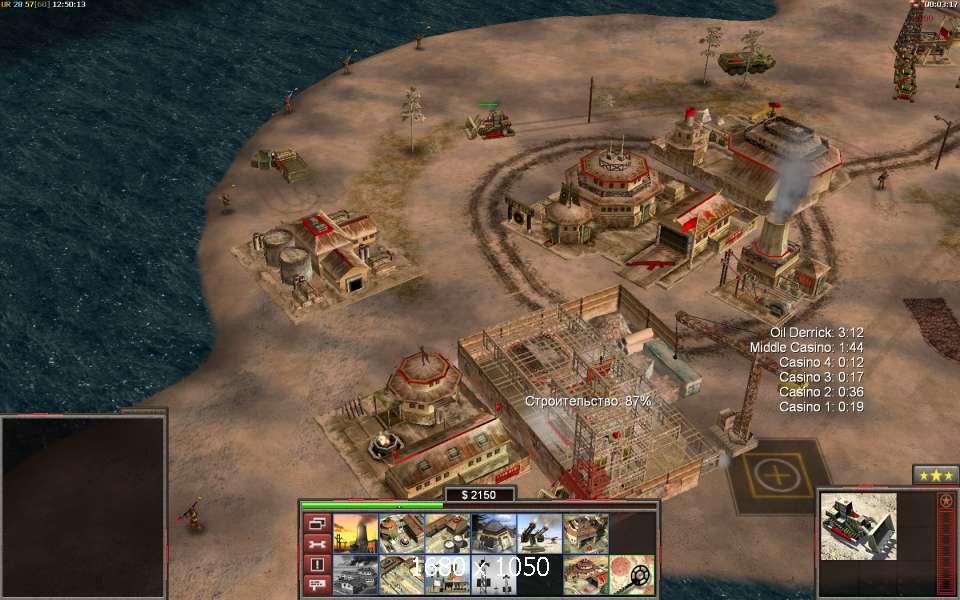Select the airfield build icon
Screen dimensions: 960x600
[353, 575]
